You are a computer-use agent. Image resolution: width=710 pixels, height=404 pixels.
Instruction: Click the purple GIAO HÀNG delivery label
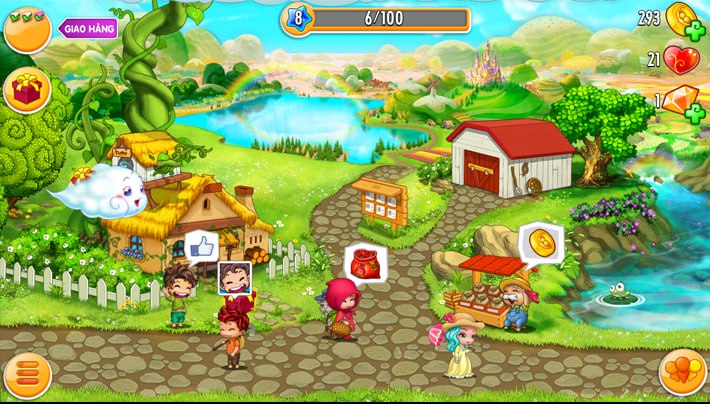click(x=89, y=28)
